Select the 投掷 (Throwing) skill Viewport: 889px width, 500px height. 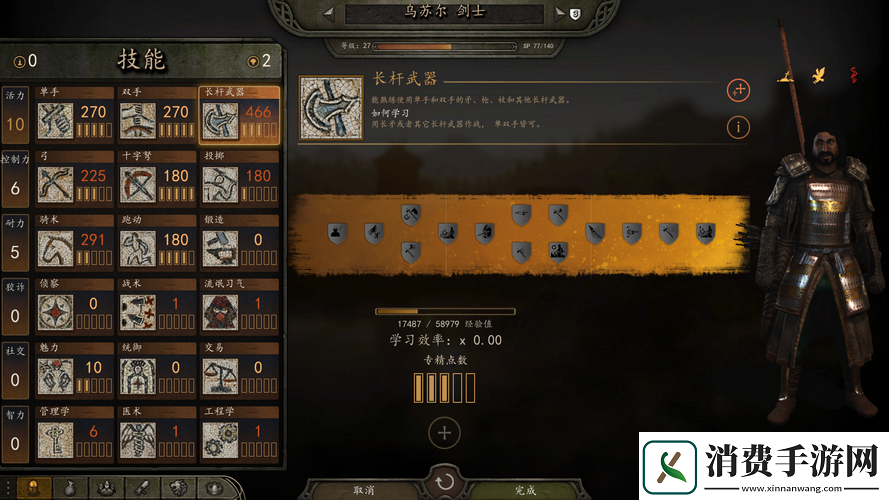[x=220, y=185]
